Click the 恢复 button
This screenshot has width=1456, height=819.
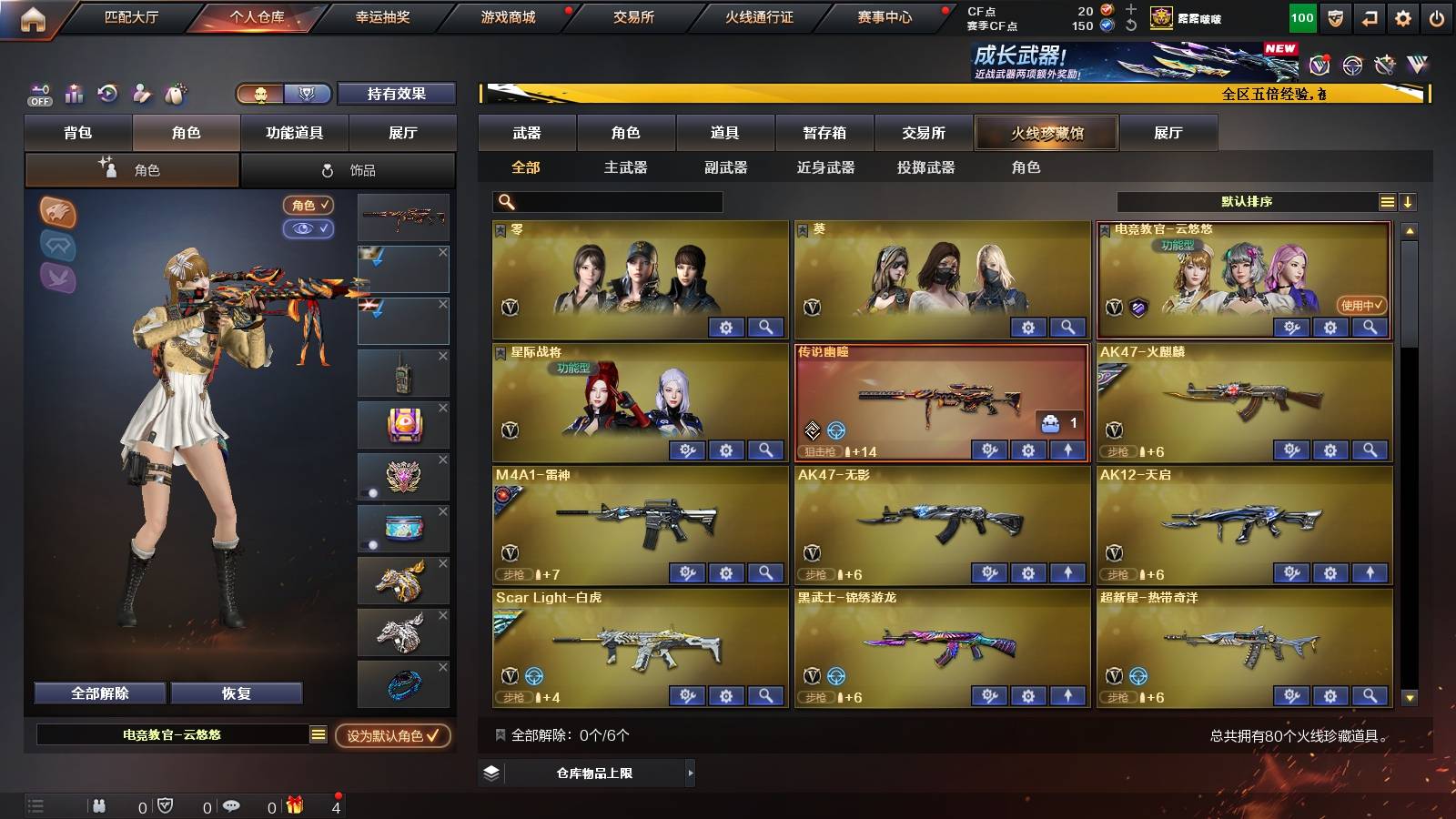(238, 693)
